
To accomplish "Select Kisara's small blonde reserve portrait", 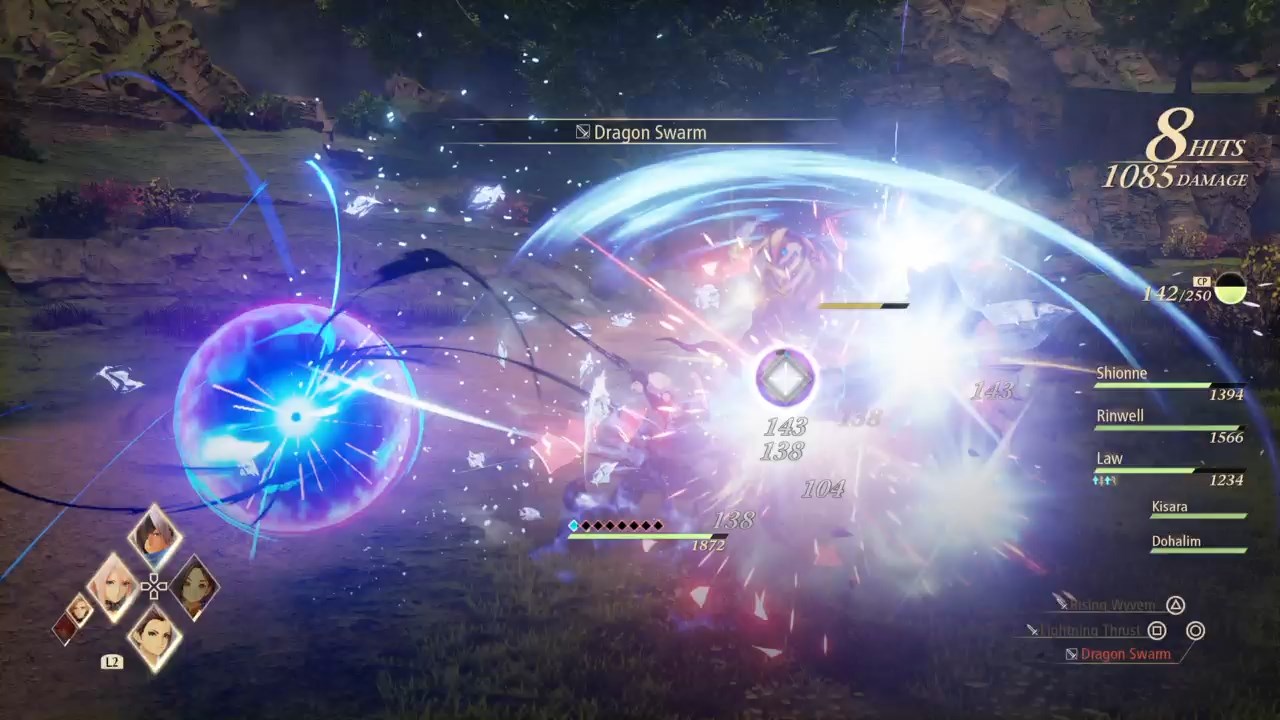I will [x=80, y=608].
